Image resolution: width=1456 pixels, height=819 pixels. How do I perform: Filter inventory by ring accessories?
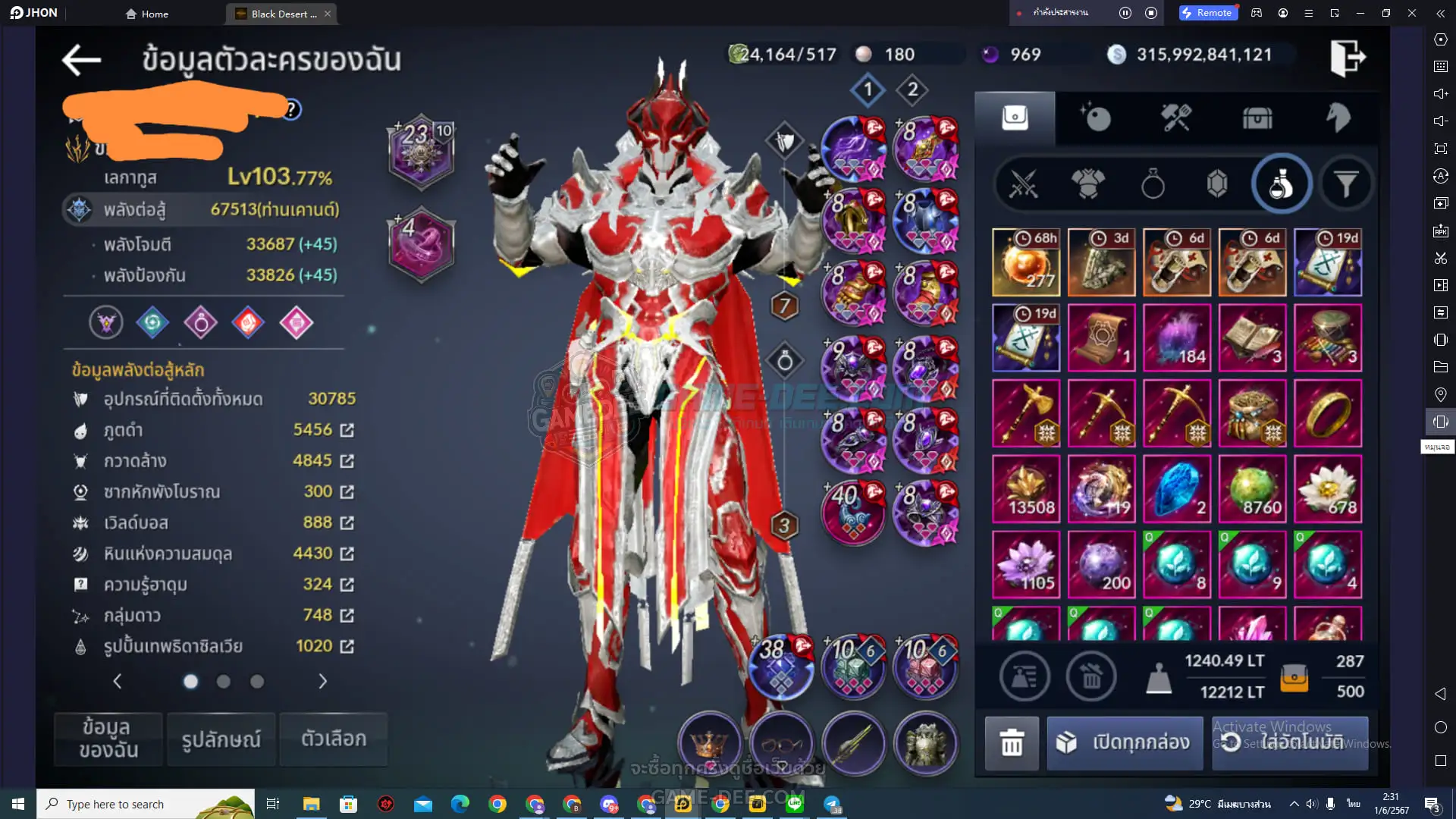click(1152, 184)
